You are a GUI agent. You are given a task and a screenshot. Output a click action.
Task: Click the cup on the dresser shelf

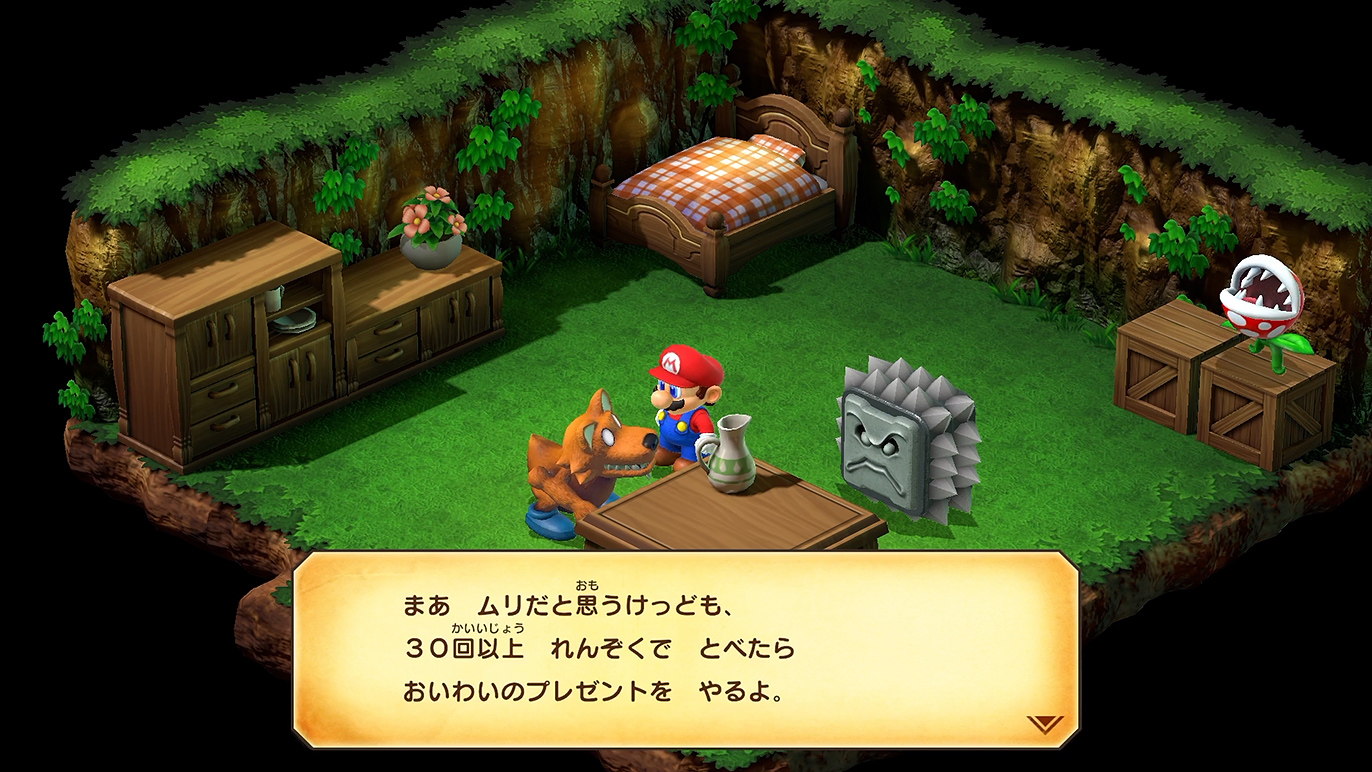(x=273, y=300)
